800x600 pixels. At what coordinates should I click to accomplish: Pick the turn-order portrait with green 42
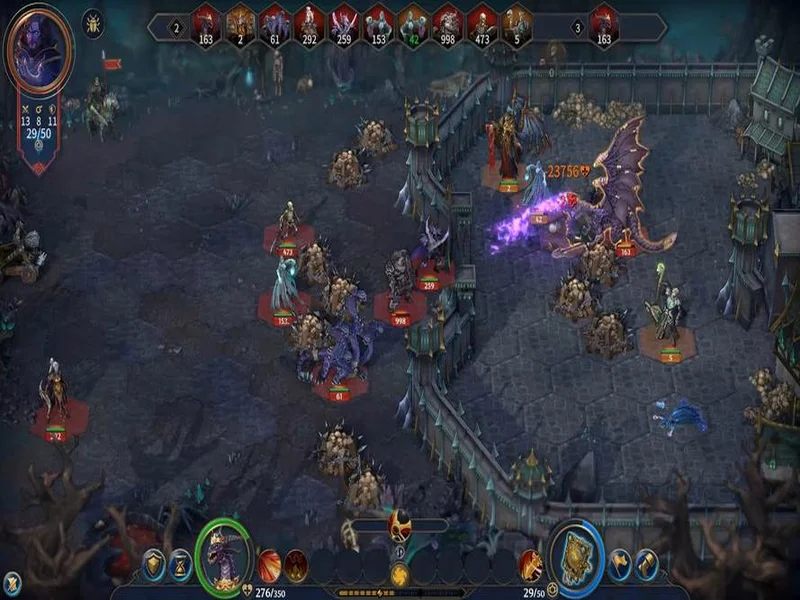tap(413, 24)
